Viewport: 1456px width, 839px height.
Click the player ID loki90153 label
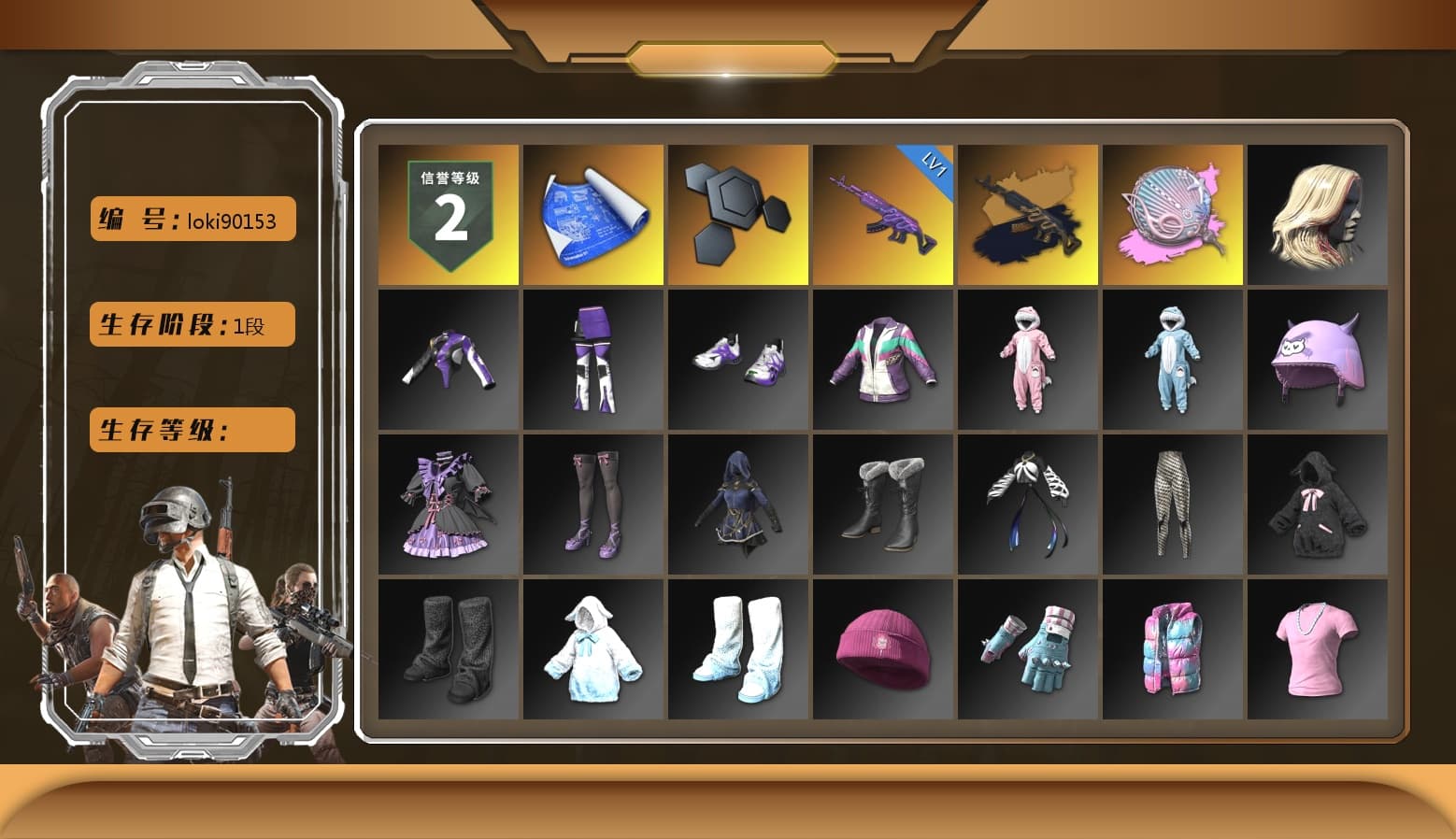191,219
